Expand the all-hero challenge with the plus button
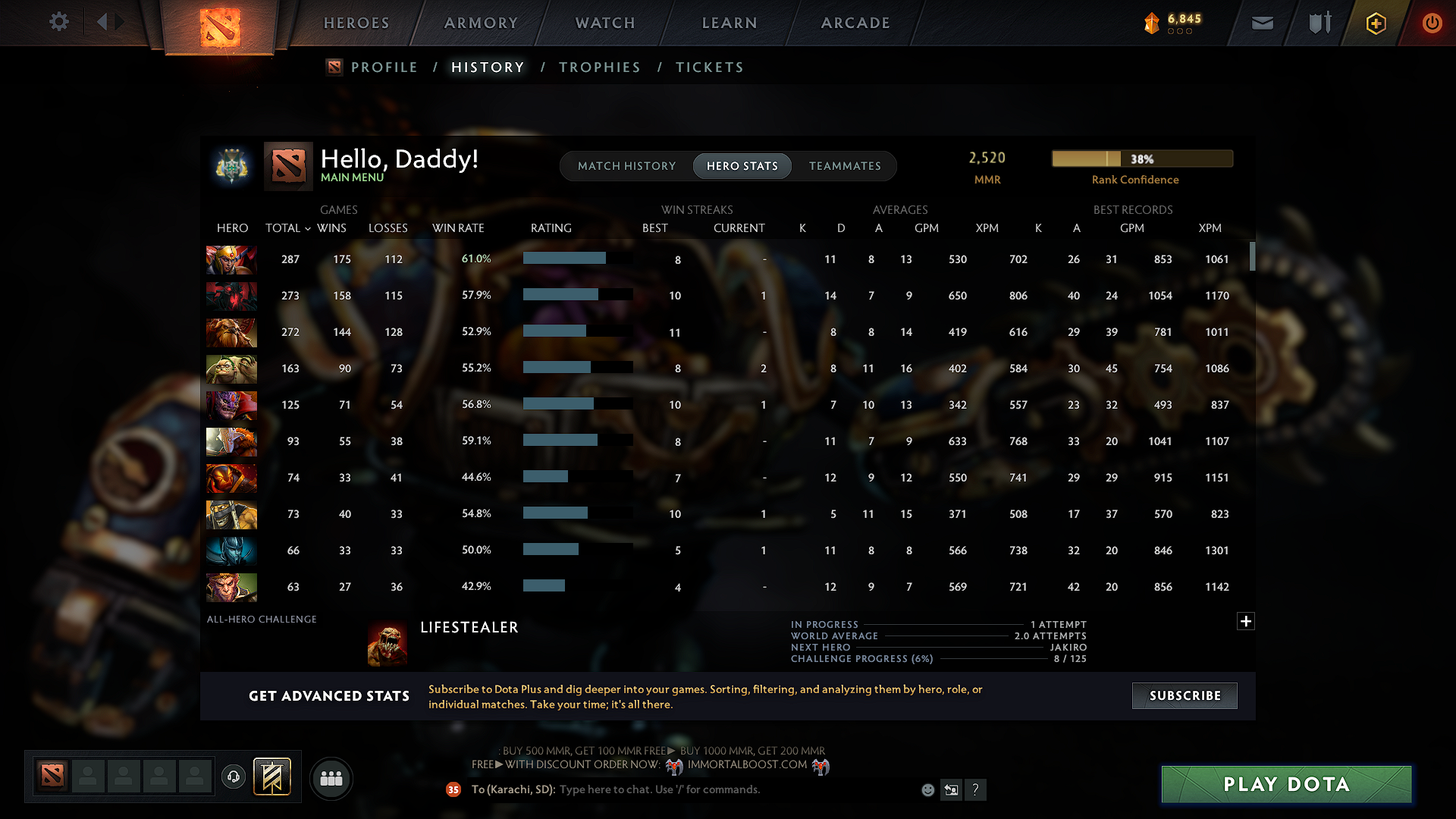This screenshot has width=1456, height=819. pyautogui.click(x=1245, y=621)
